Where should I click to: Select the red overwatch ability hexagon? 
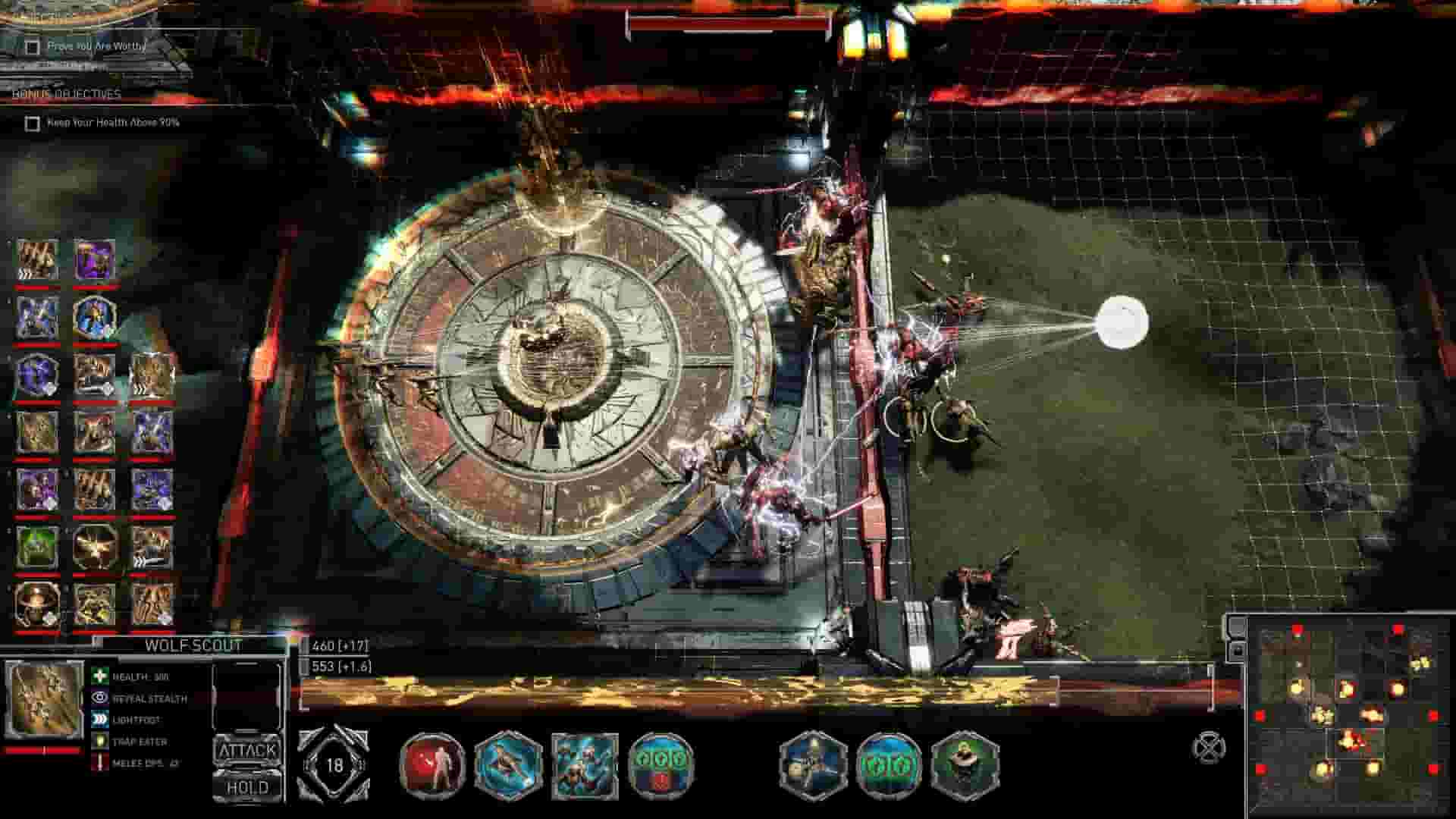pos(432,766)
